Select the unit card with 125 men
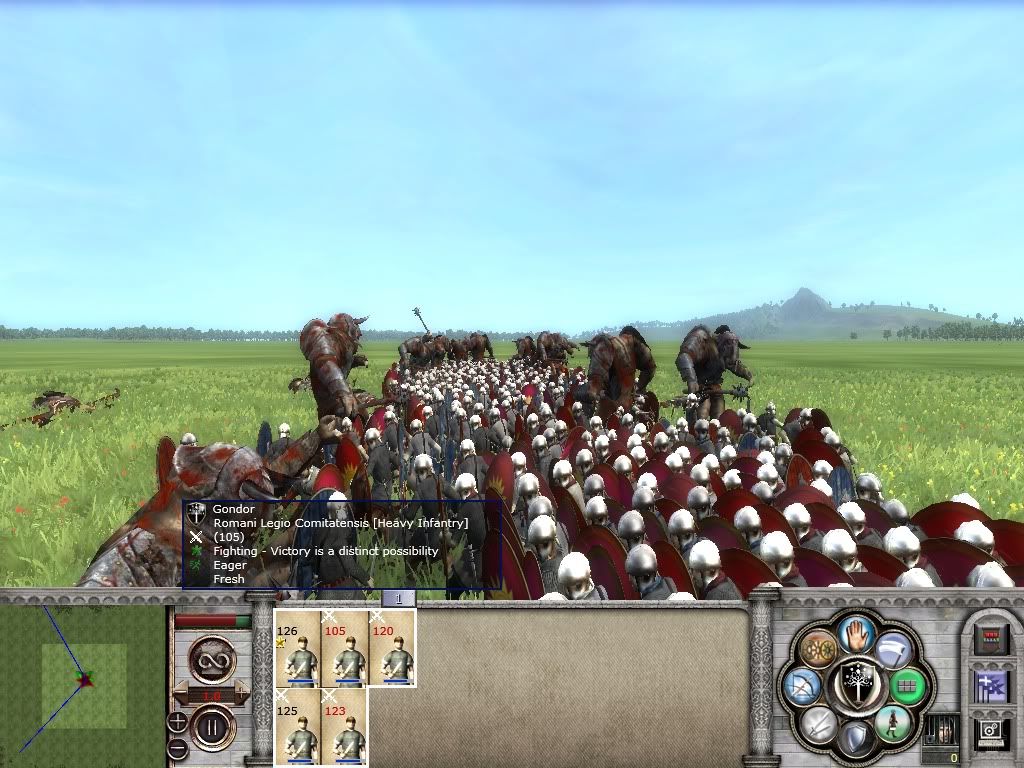Screen dimensions: 1024x768 [298, 726]
